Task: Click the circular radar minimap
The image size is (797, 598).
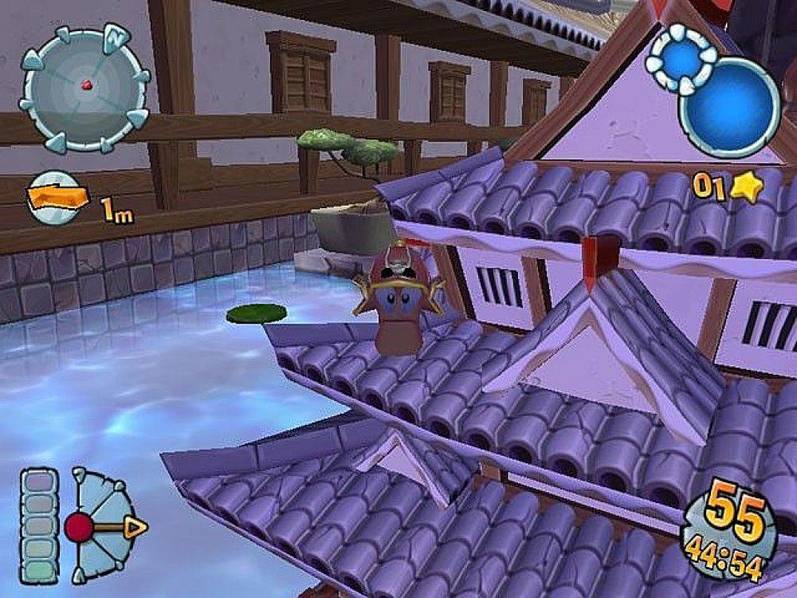Action: 84,87
